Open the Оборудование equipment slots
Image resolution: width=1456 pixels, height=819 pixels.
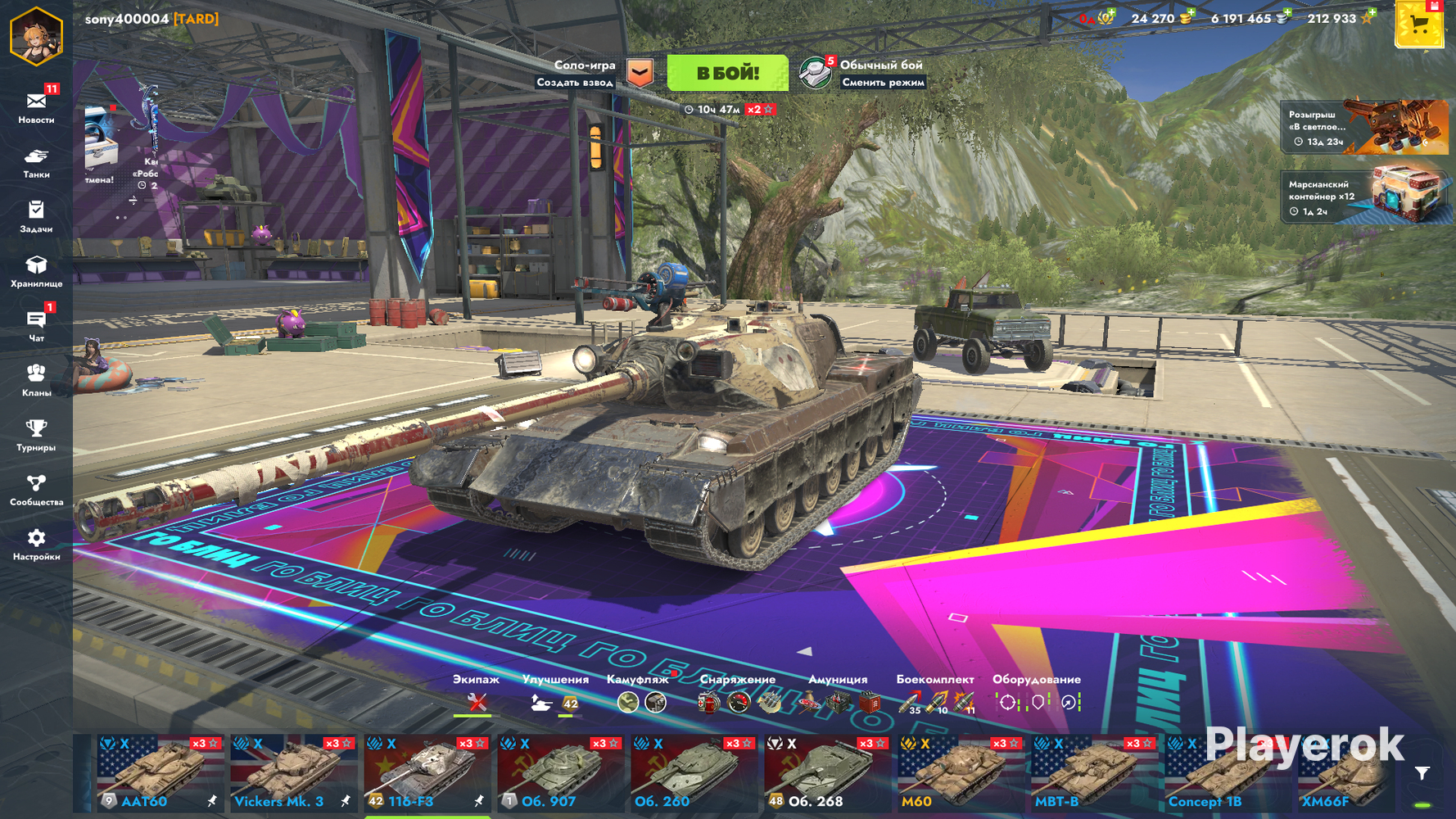(1037, 695)
